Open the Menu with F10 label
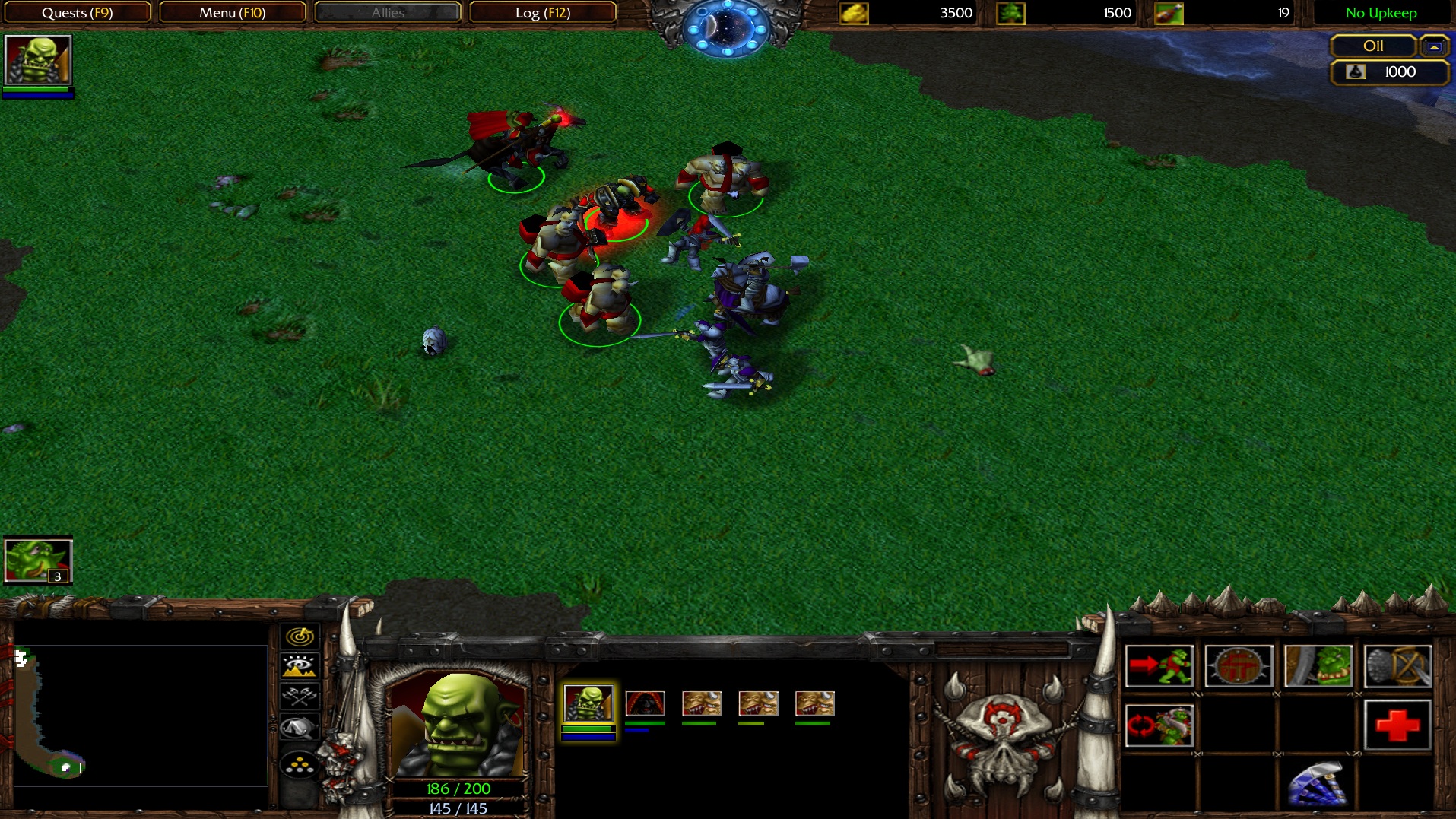The height and width of the screenshot is (819, 1456). click(x=232, y=12)
